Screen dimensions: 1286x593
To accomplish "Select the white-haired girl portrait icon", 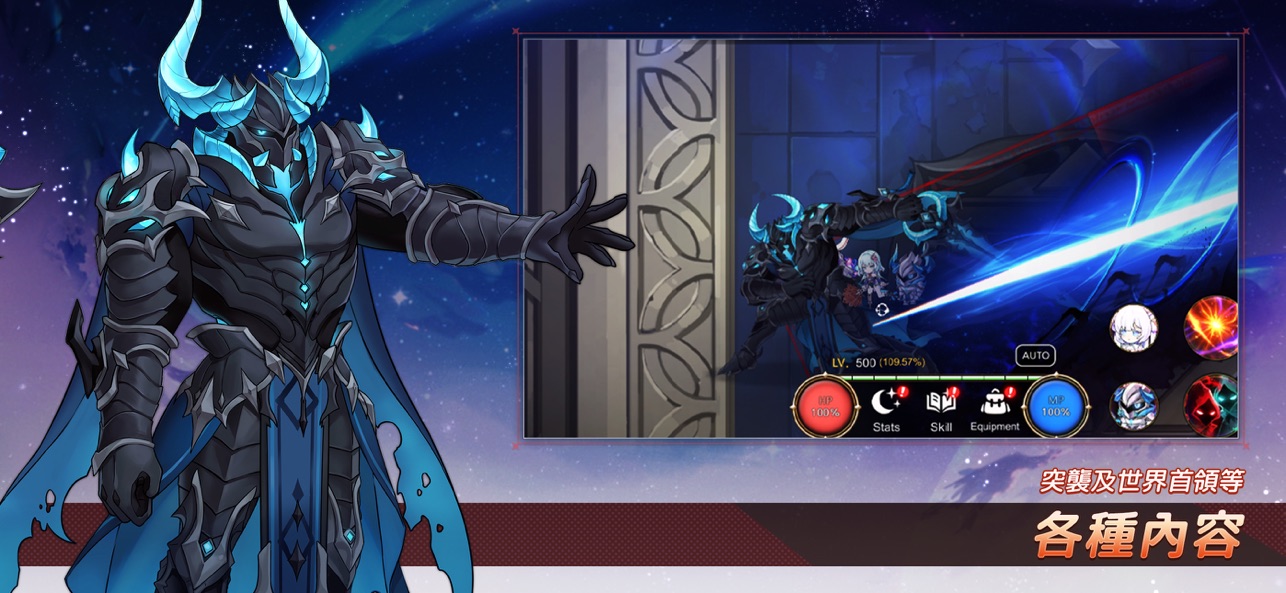I will point(1133,327).
